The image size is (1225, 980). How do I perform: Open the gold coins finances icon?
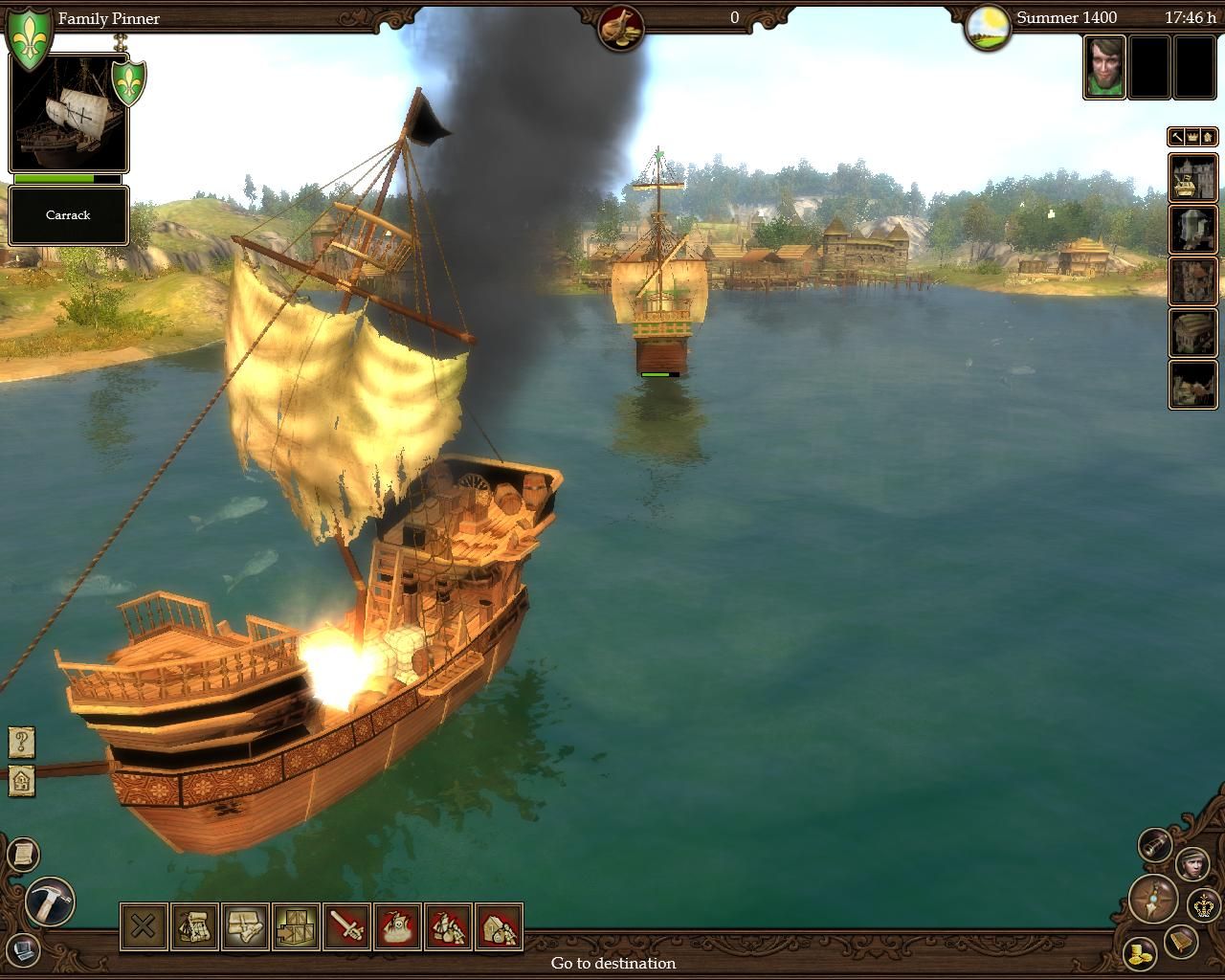(1139, 953)
